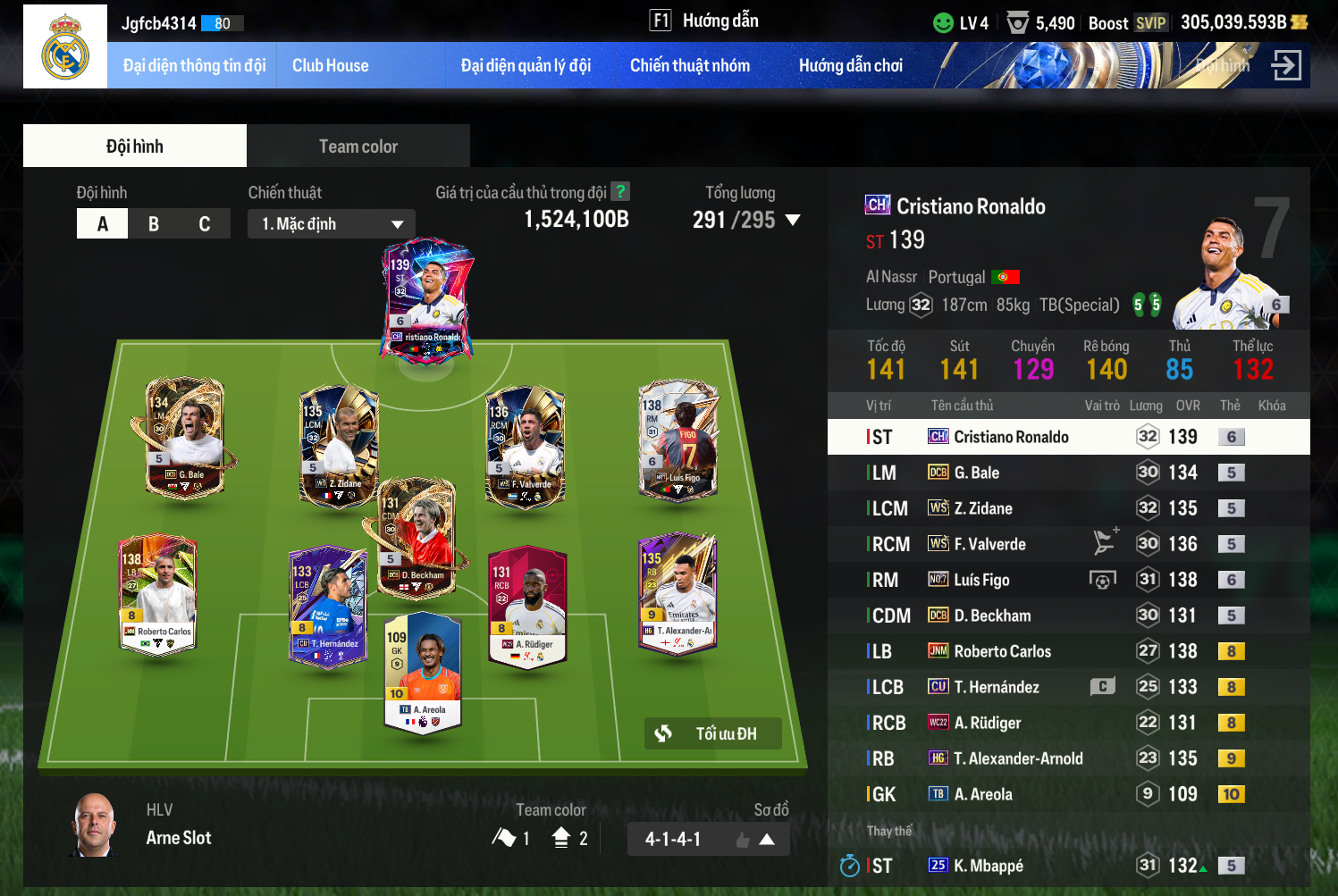Switch to the Team color tab

coord(358,147)
